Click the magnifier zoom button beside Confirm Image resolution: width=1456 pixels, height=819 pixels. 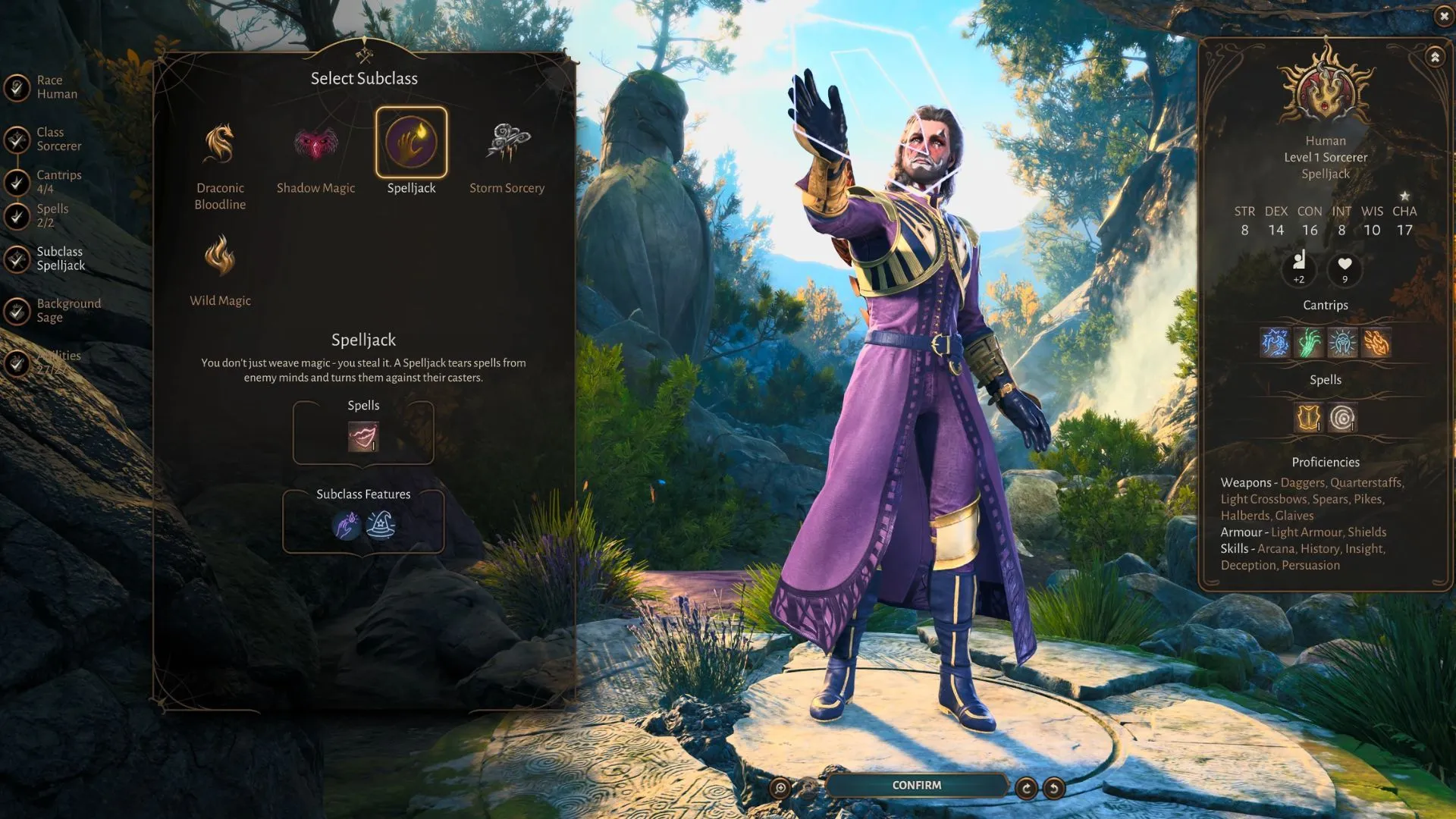[x=780, y=788]
